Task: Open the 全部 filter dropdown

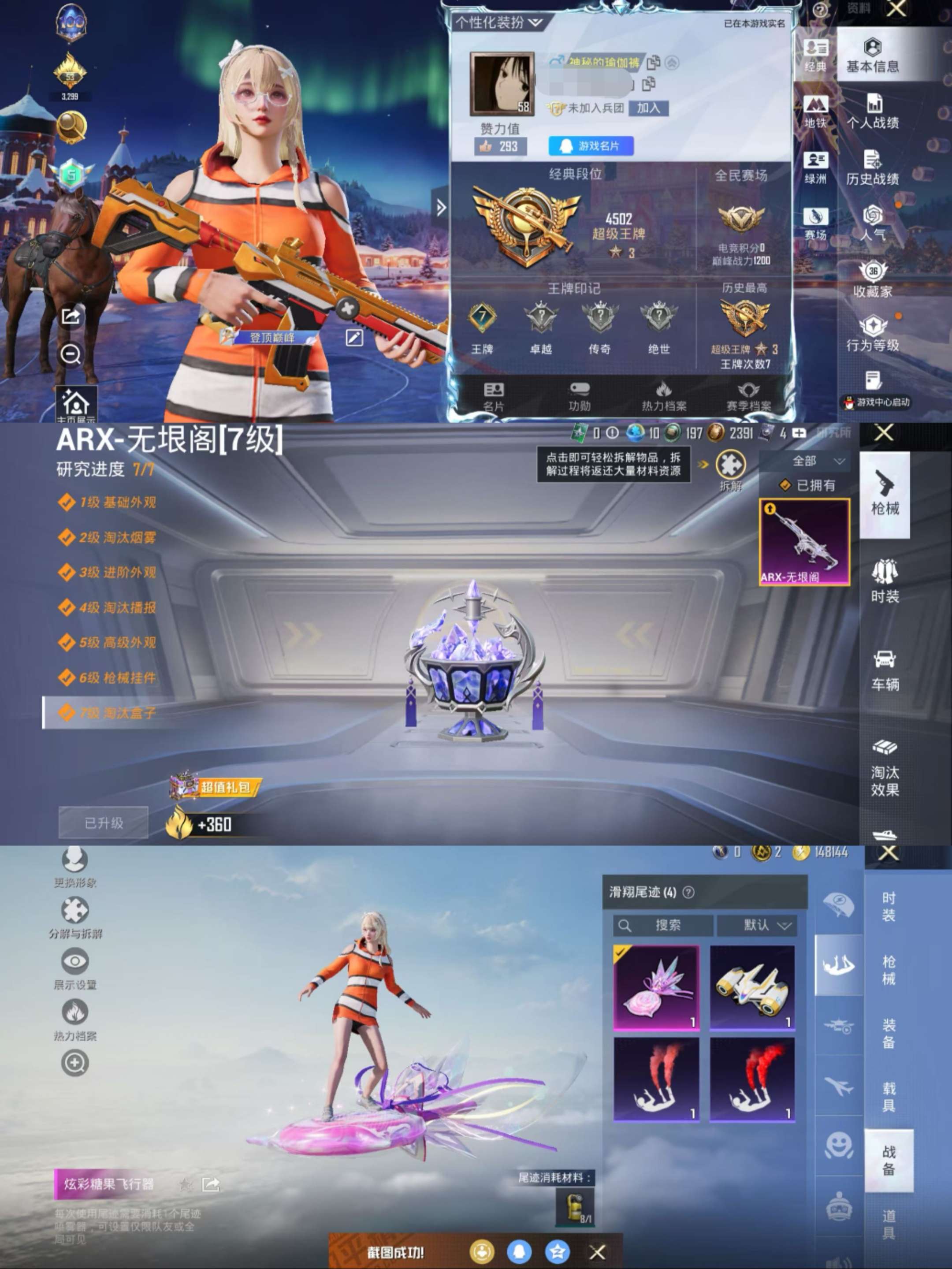Action: (814, 461)
